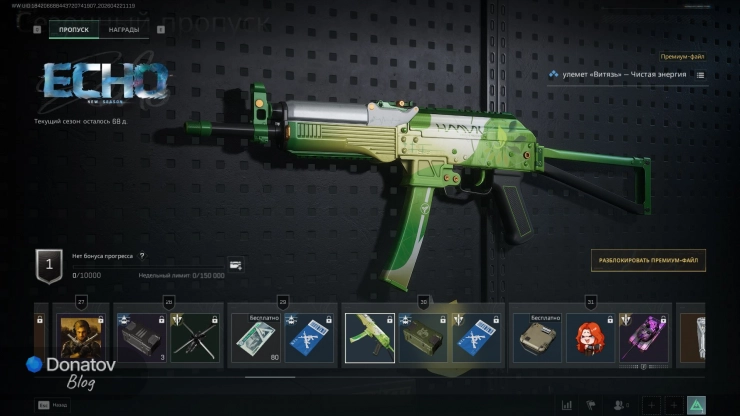Pick the tan supply case free reward

pos(538,338)
